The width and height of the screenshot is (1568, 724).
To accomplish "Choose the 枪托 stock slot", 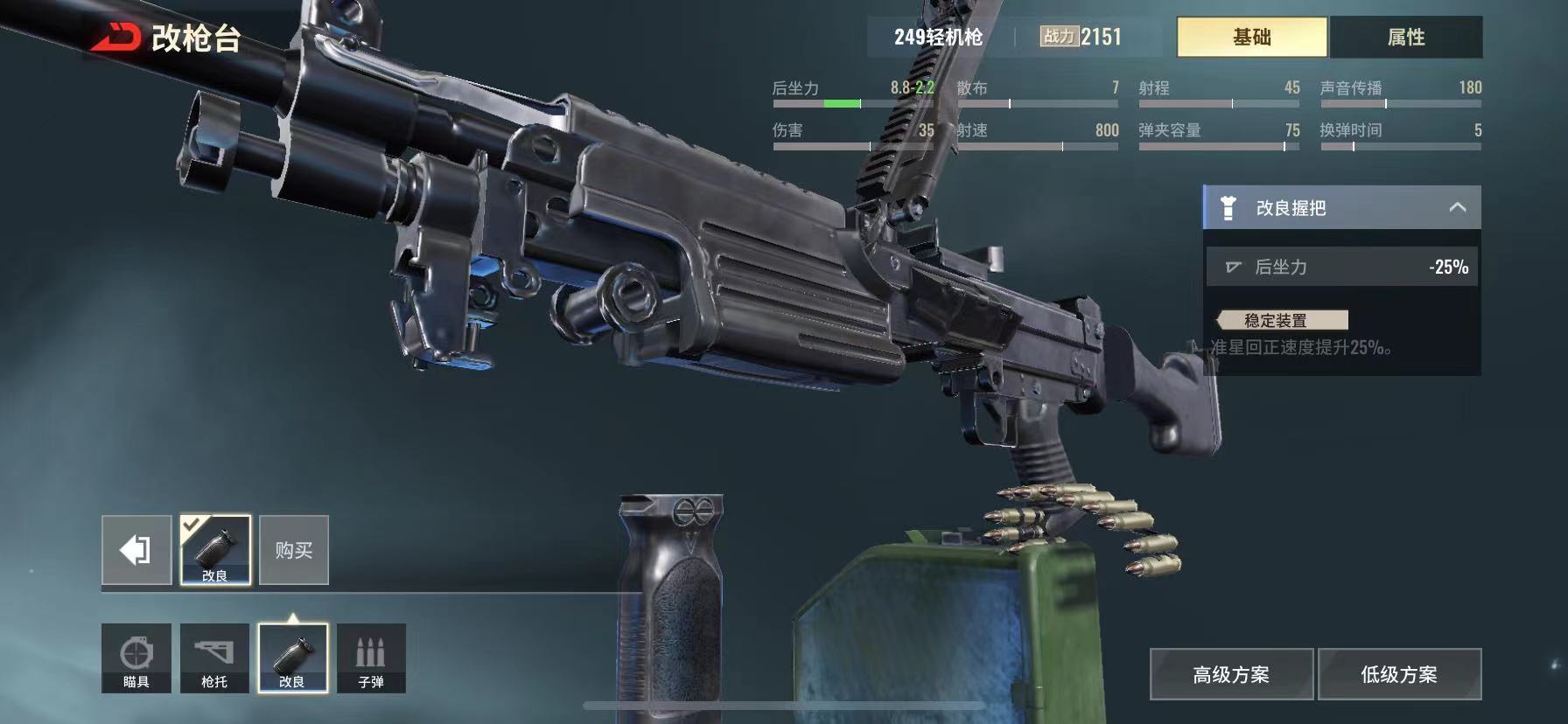I will (214, 658).
